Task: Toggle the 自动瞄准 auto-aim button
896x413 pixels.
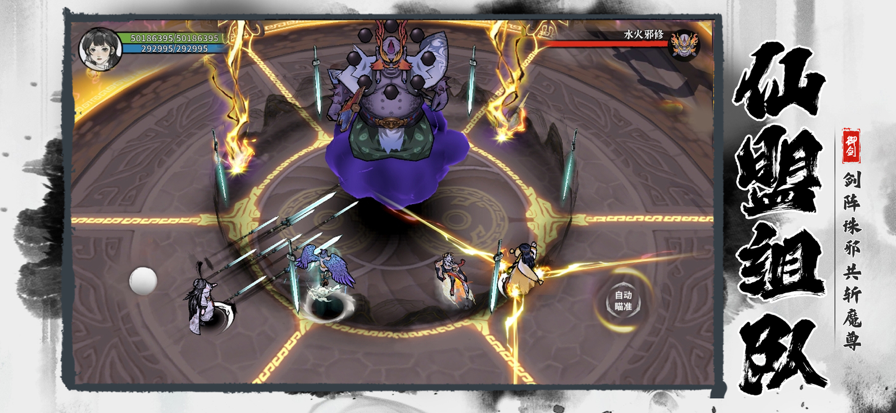Action: [623, 301]
